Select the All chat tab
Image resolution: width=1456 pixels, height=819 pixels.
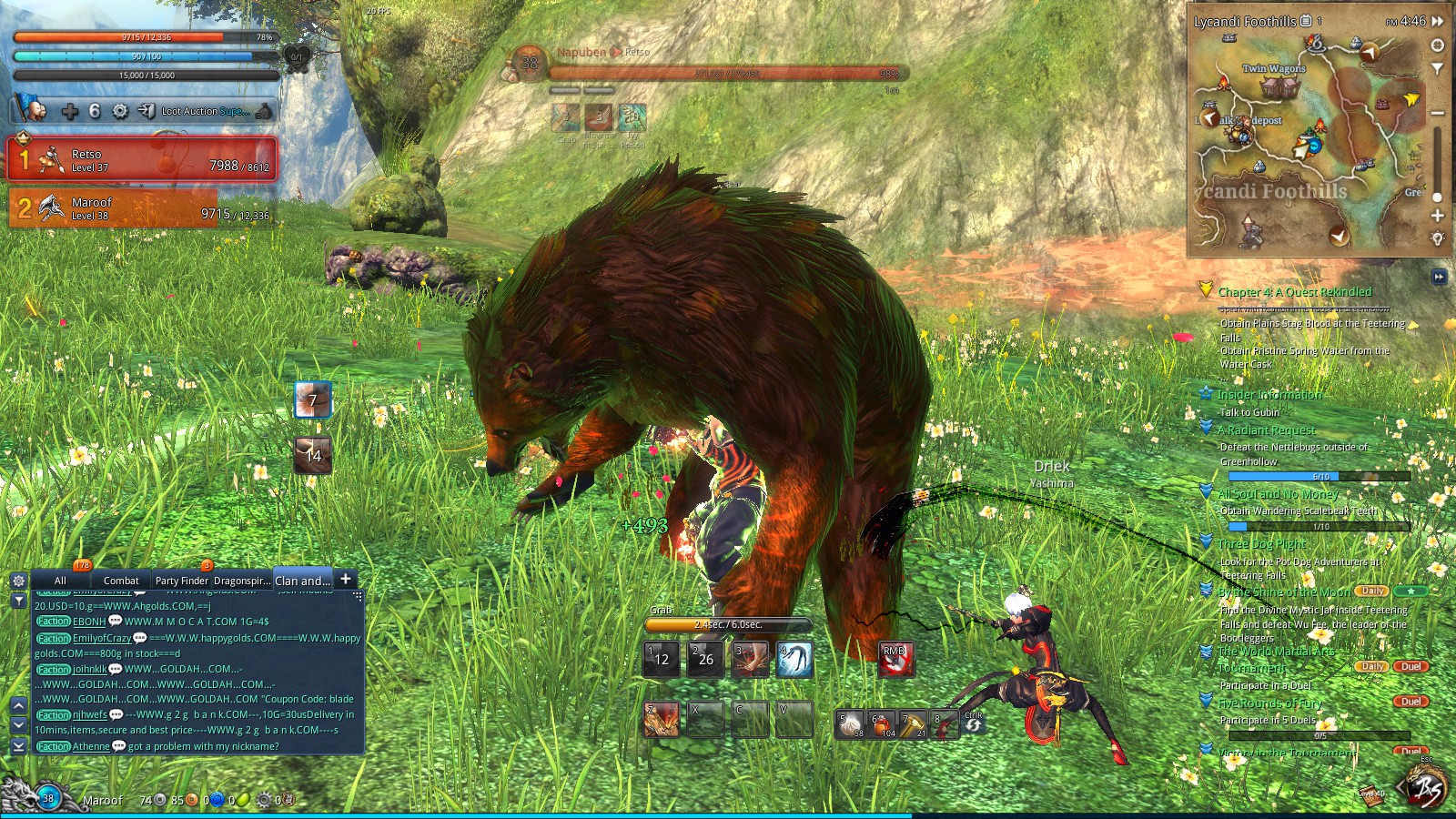[60, 581]
